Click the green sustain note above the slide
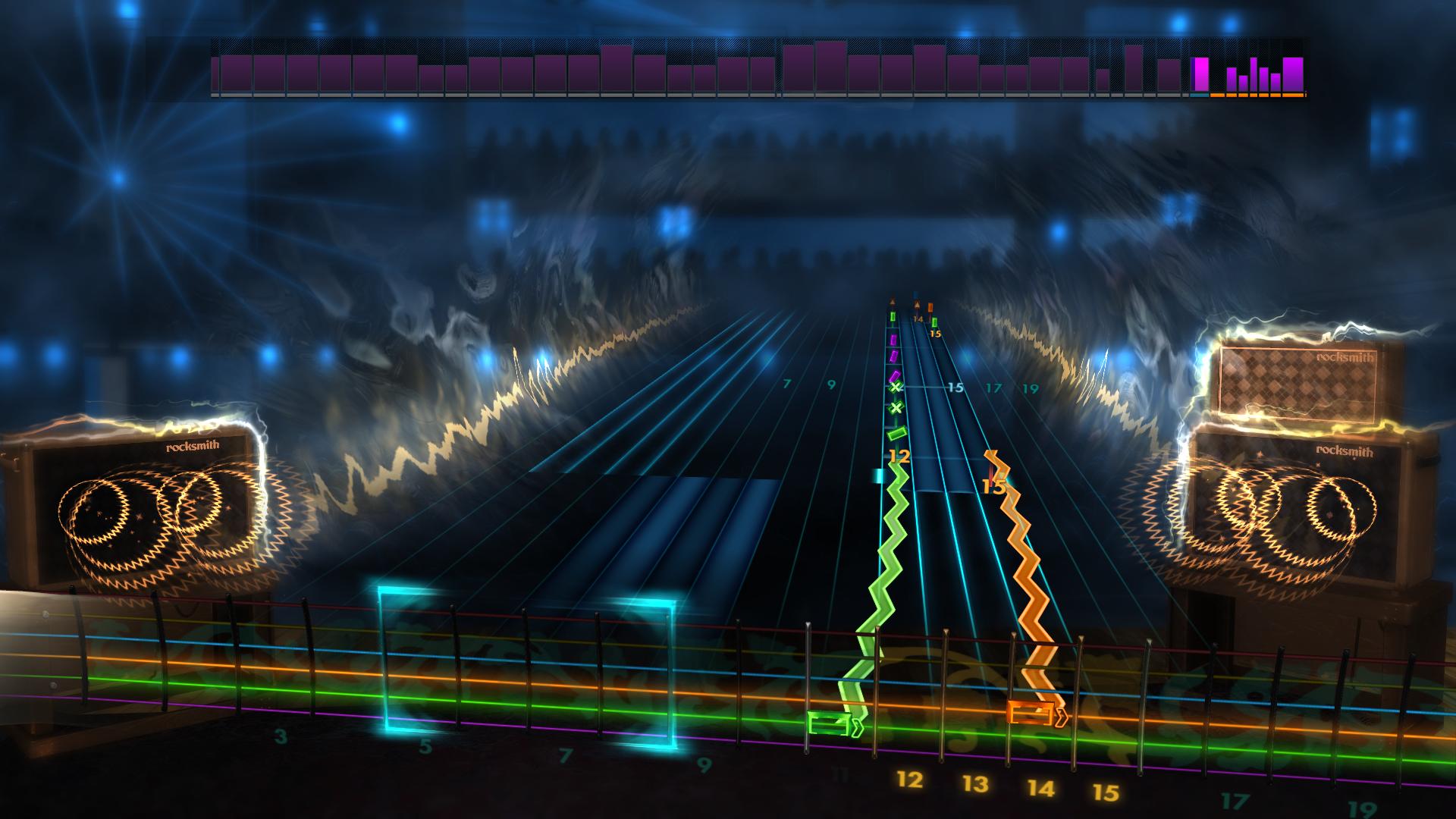Image resolution: width=1456 pixels, height=819 pixels. [896, 434]
